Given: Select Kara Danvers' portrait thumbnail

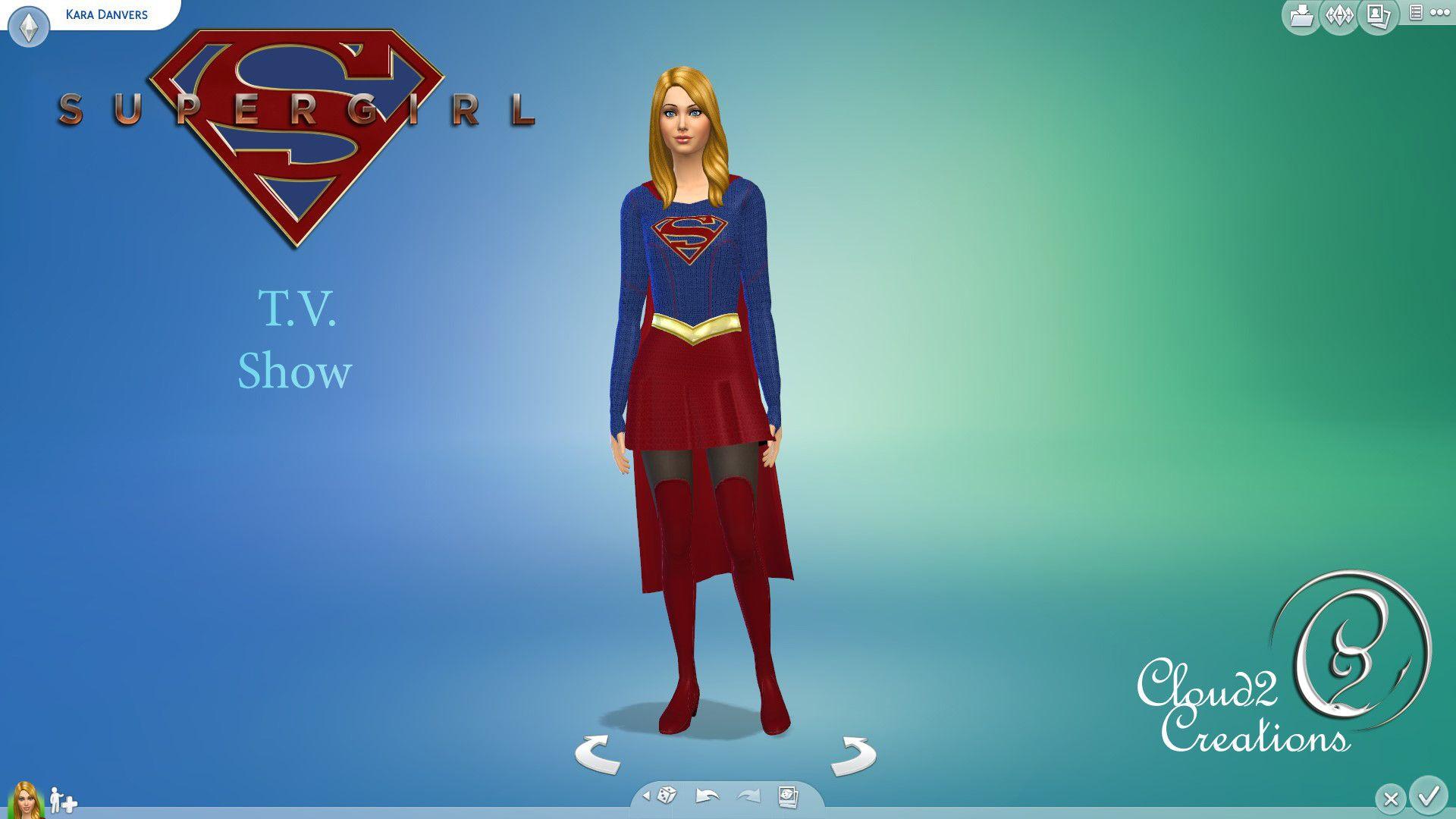Looking at the screenshot, I should (25, 800).
